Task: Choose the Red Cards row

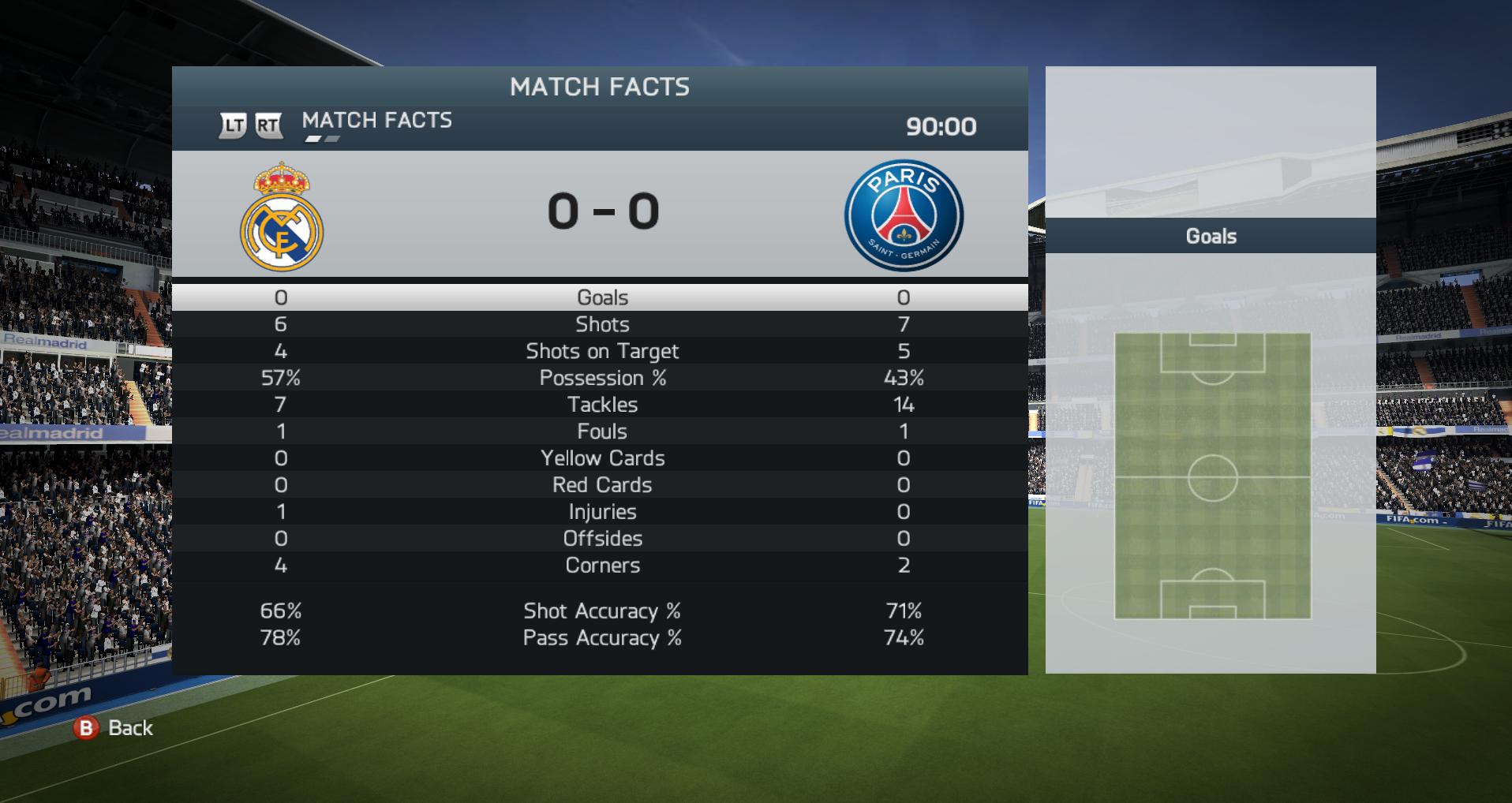Action: tap(601, 485)
